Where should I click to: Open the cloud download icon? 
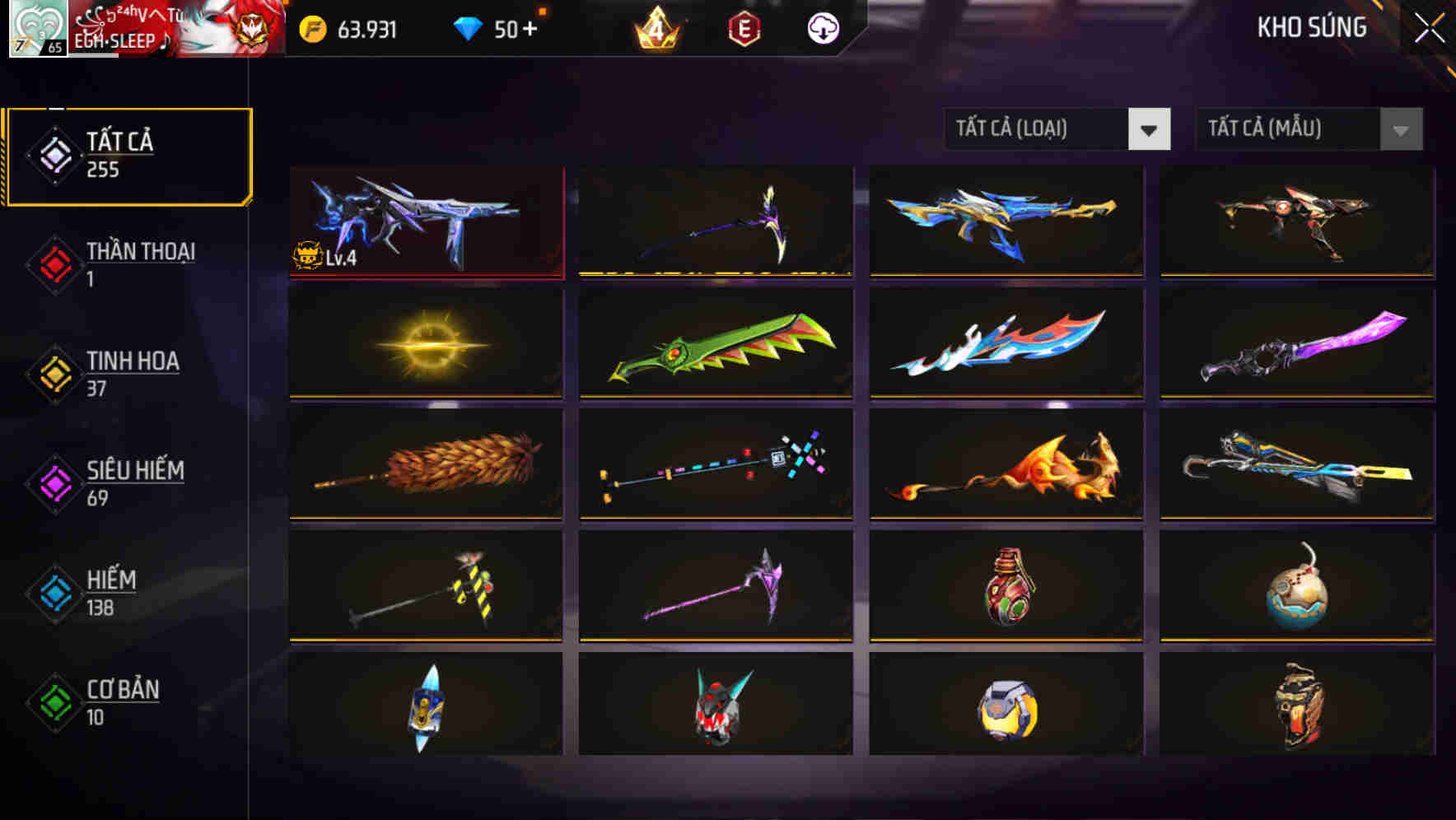click(821, 27)
